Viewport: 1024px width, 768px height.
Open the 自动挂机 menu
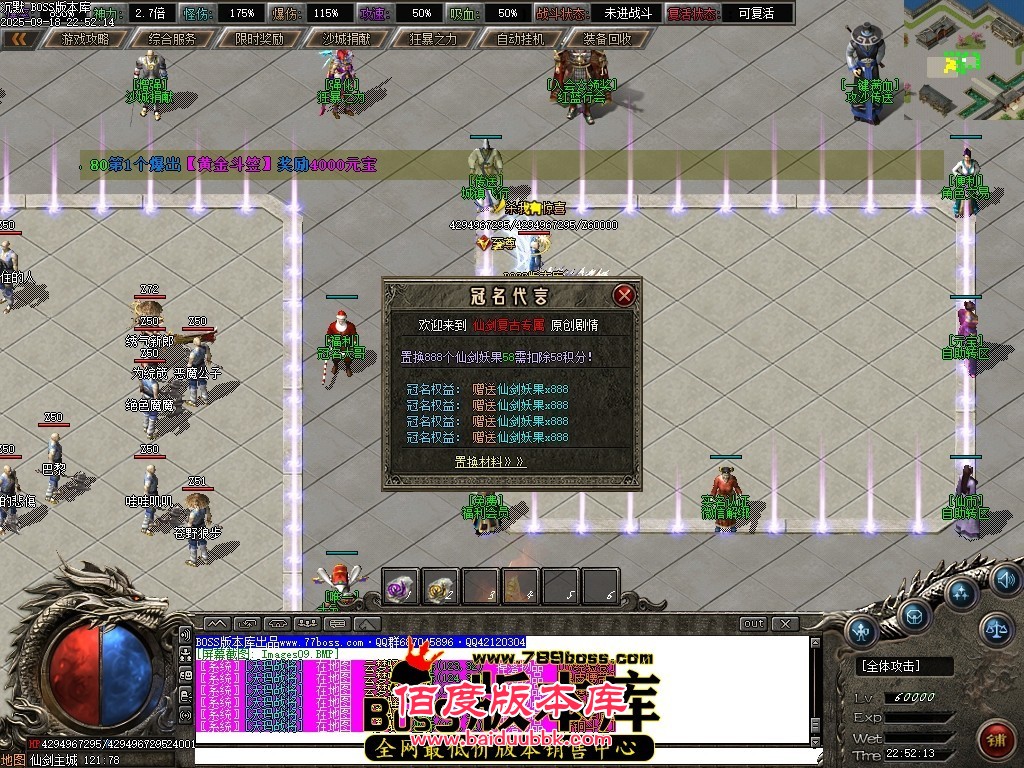point(520,39)
